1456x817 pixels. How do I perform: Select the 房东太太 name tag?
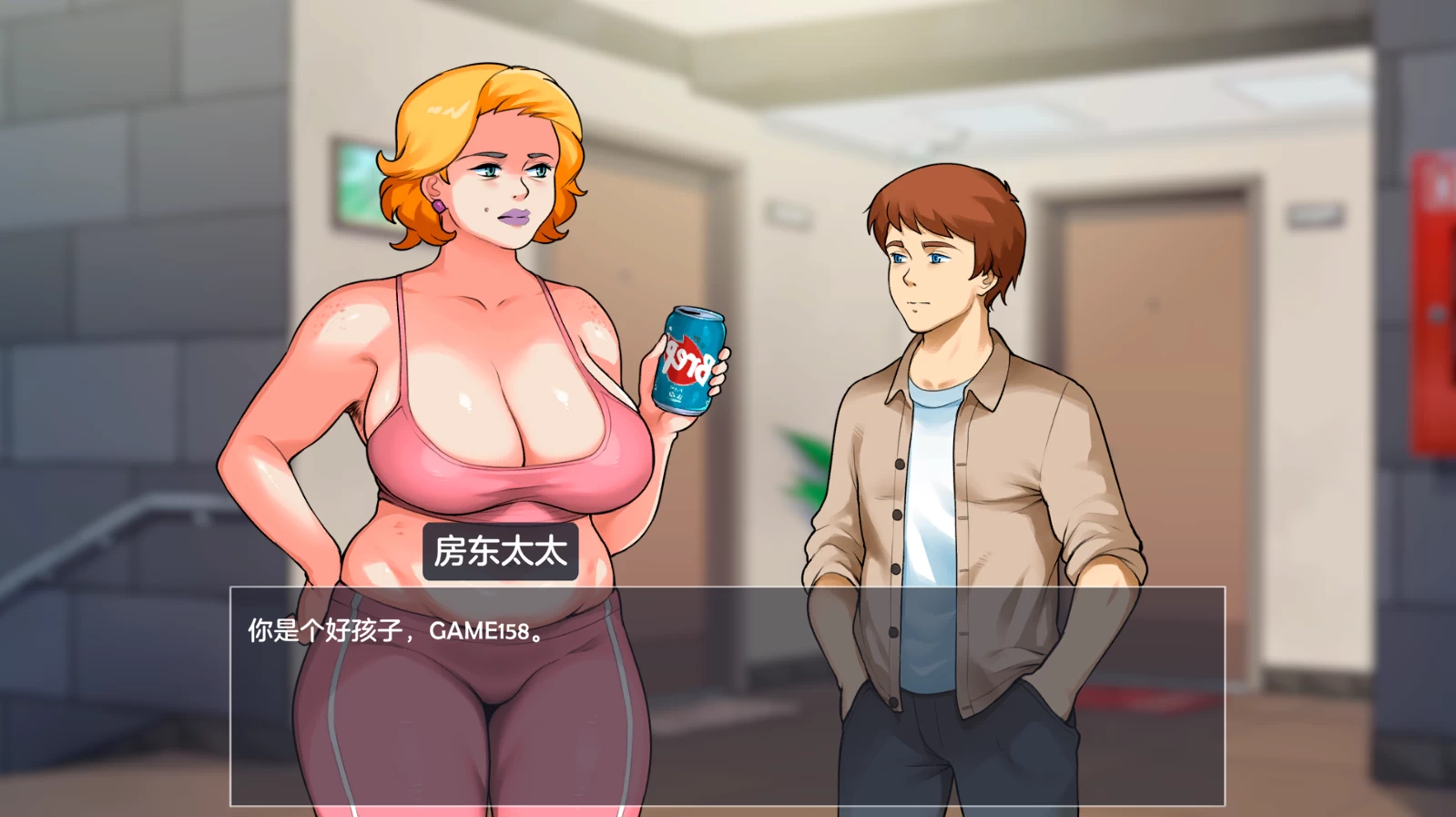pos(499,550)
